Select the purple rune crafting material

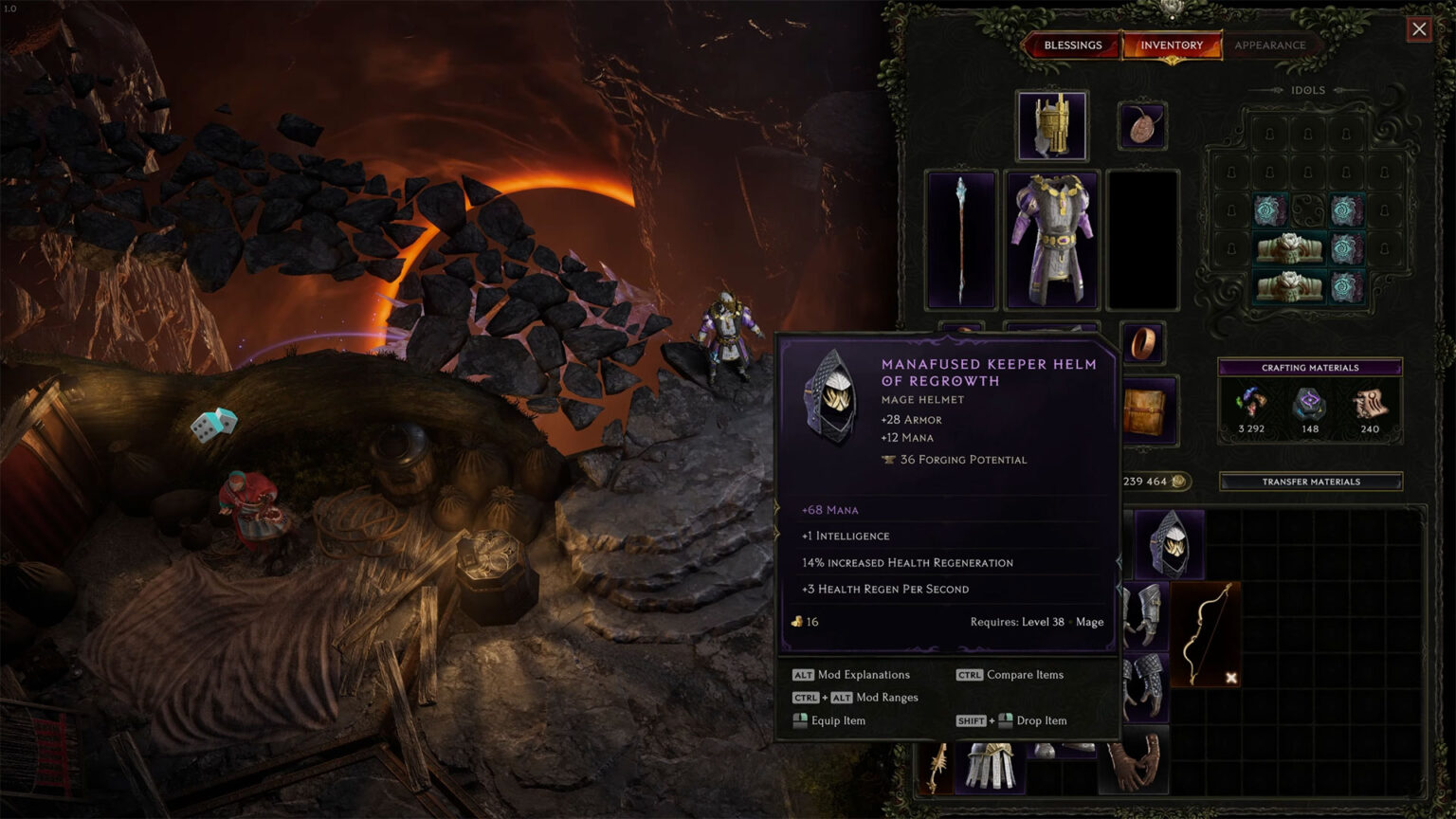click(x=1310, y=405)
